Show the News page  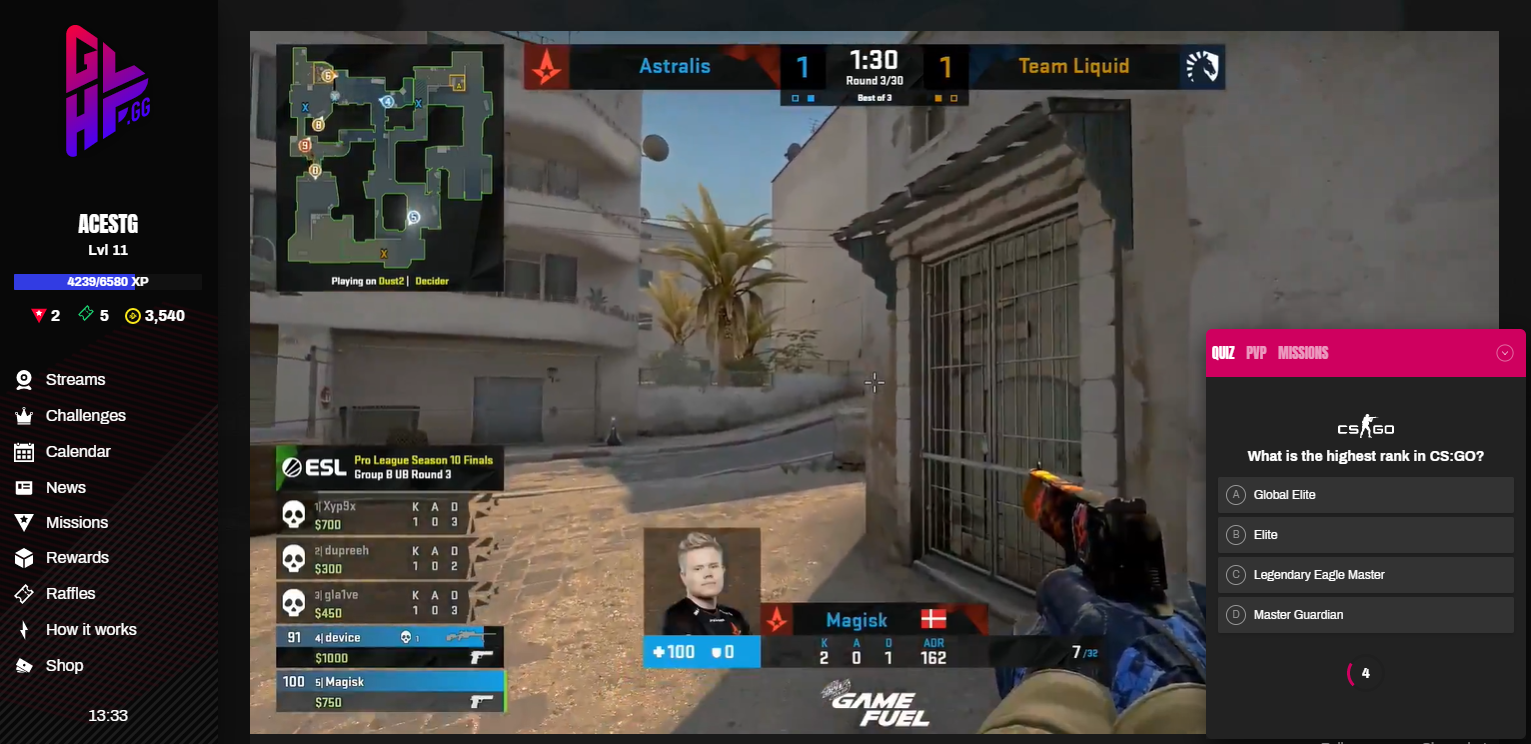(x=66, y=488)
